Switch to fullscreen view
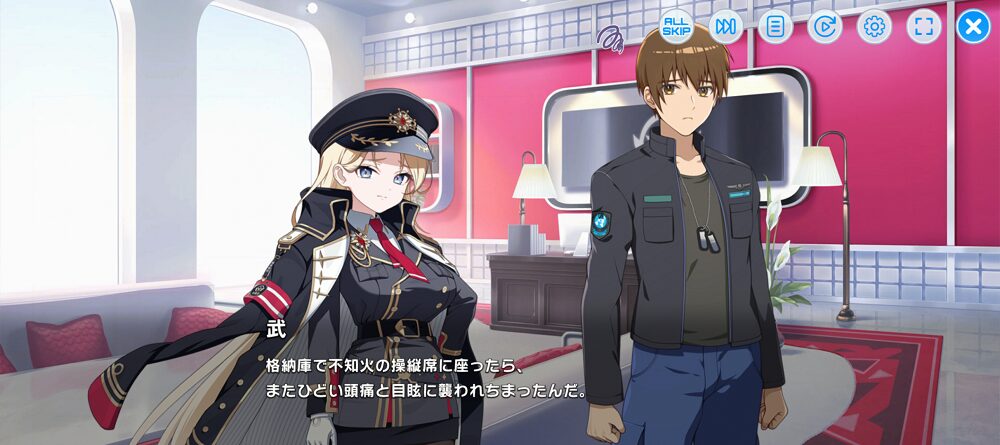The width and height of the screenshot is (1000, 445). (x=924, y=26)
